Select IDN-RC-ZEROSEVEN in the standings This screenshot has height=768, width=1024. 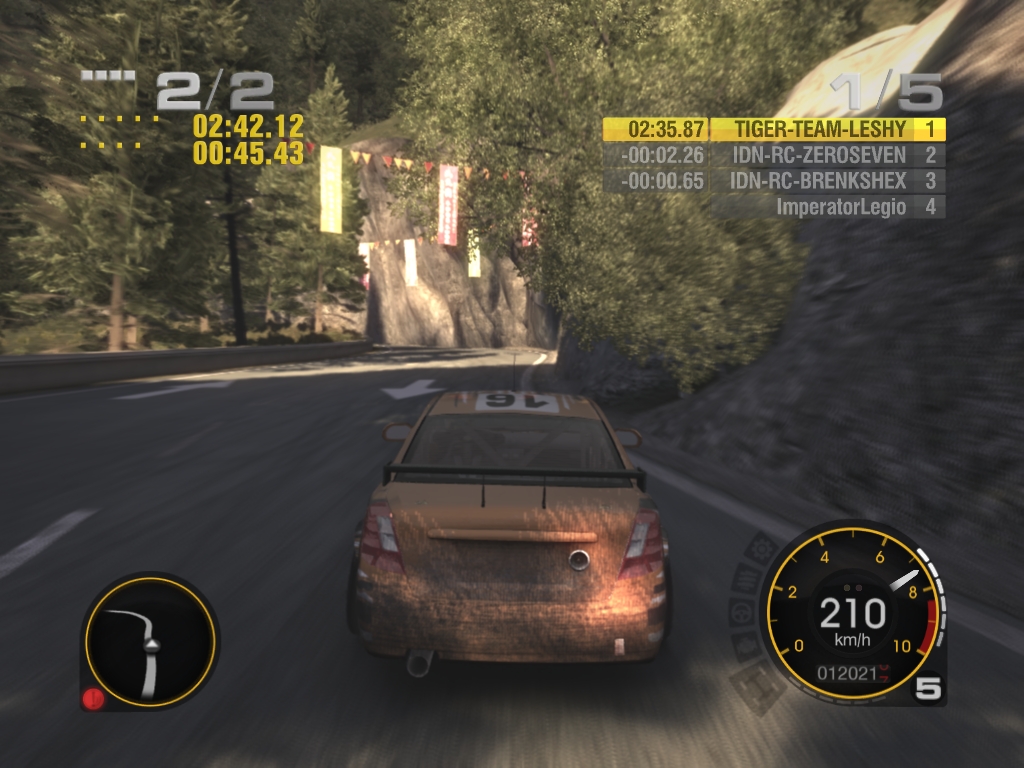tap(775, 155)
